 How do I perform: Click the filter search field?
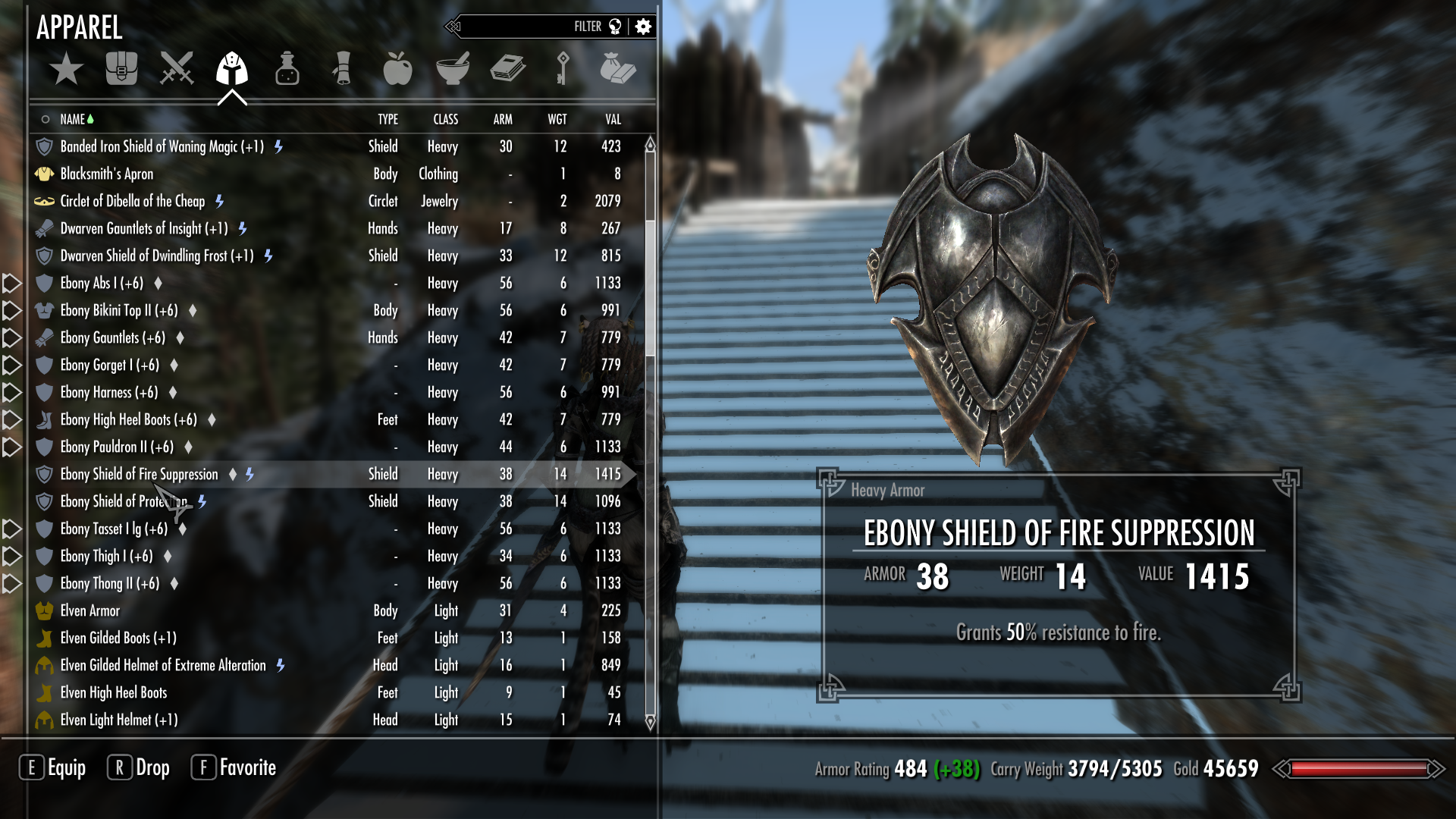[523, 27]
